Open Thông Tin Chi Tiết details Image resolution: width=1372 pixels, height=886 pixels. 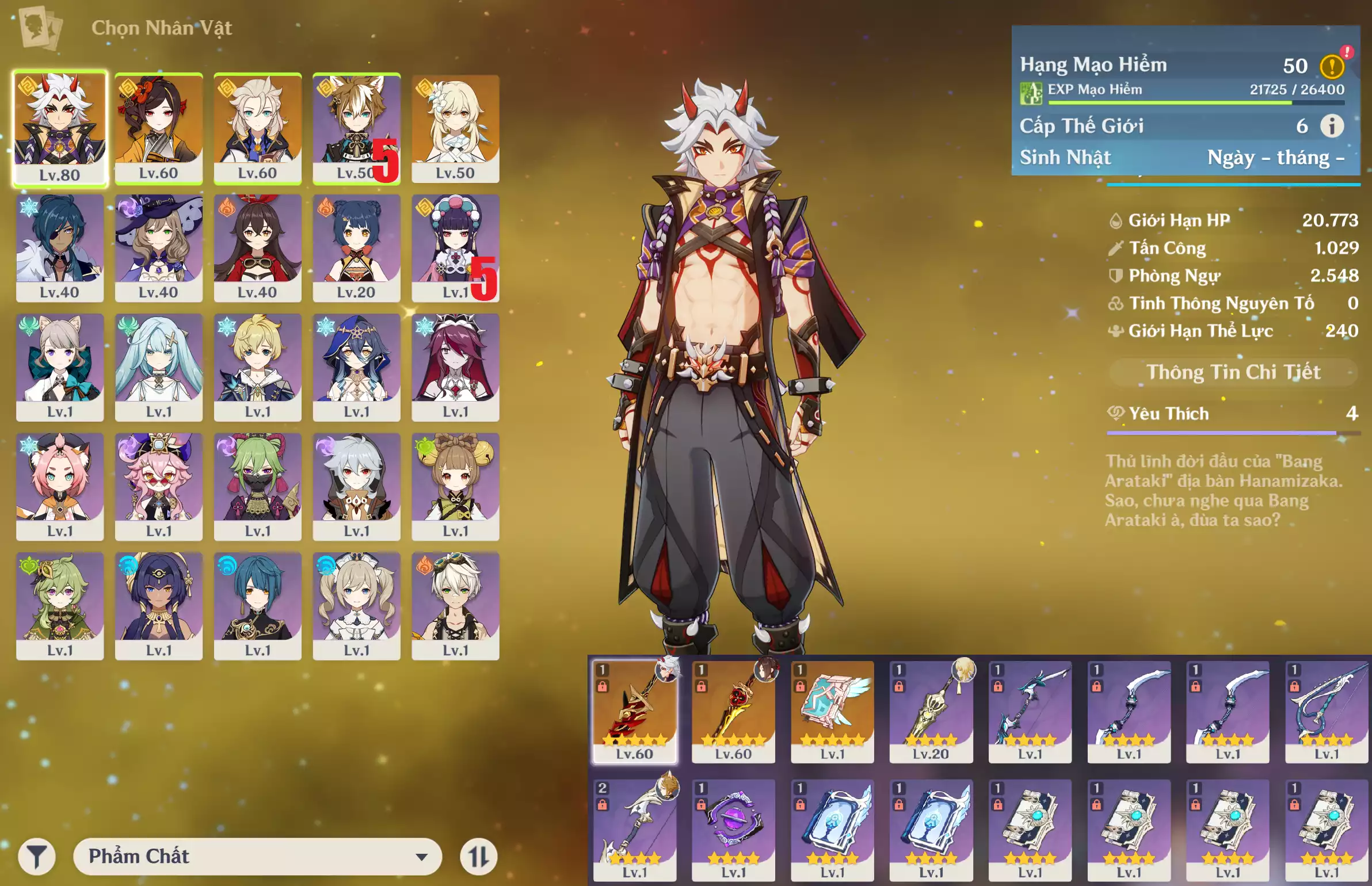(1233, 372)
